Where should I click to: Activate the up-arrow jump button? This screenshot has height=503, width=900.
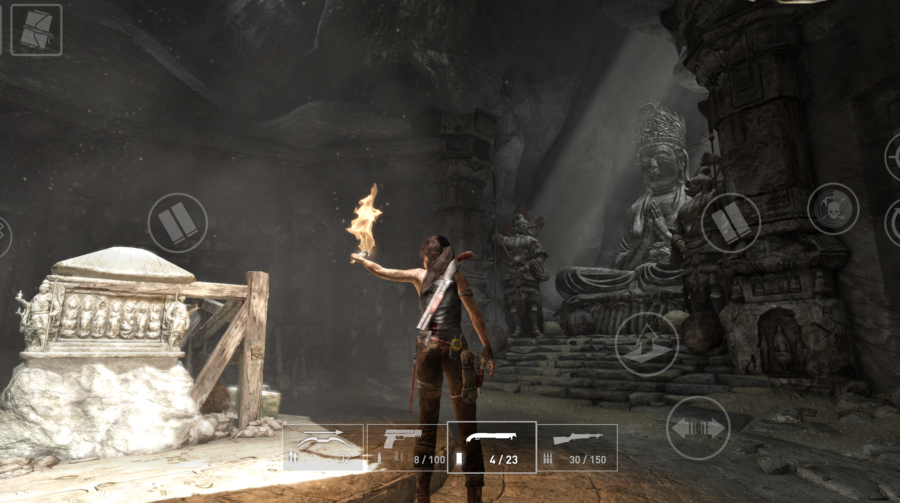point(646,344)
